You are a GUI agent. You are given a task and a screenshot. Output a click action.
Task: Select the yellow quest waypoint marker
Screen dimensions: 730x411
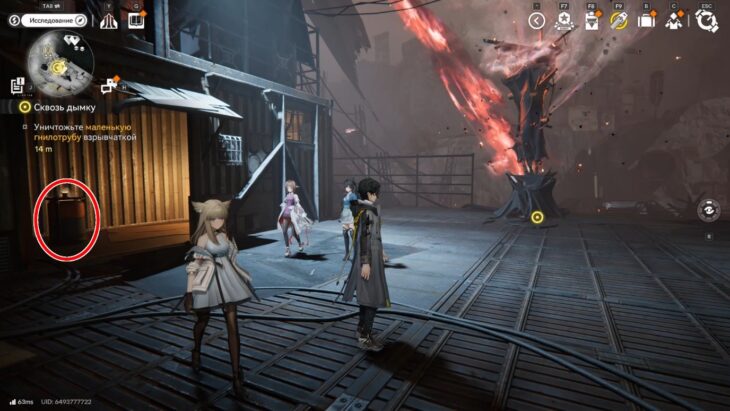pos(537,216)
